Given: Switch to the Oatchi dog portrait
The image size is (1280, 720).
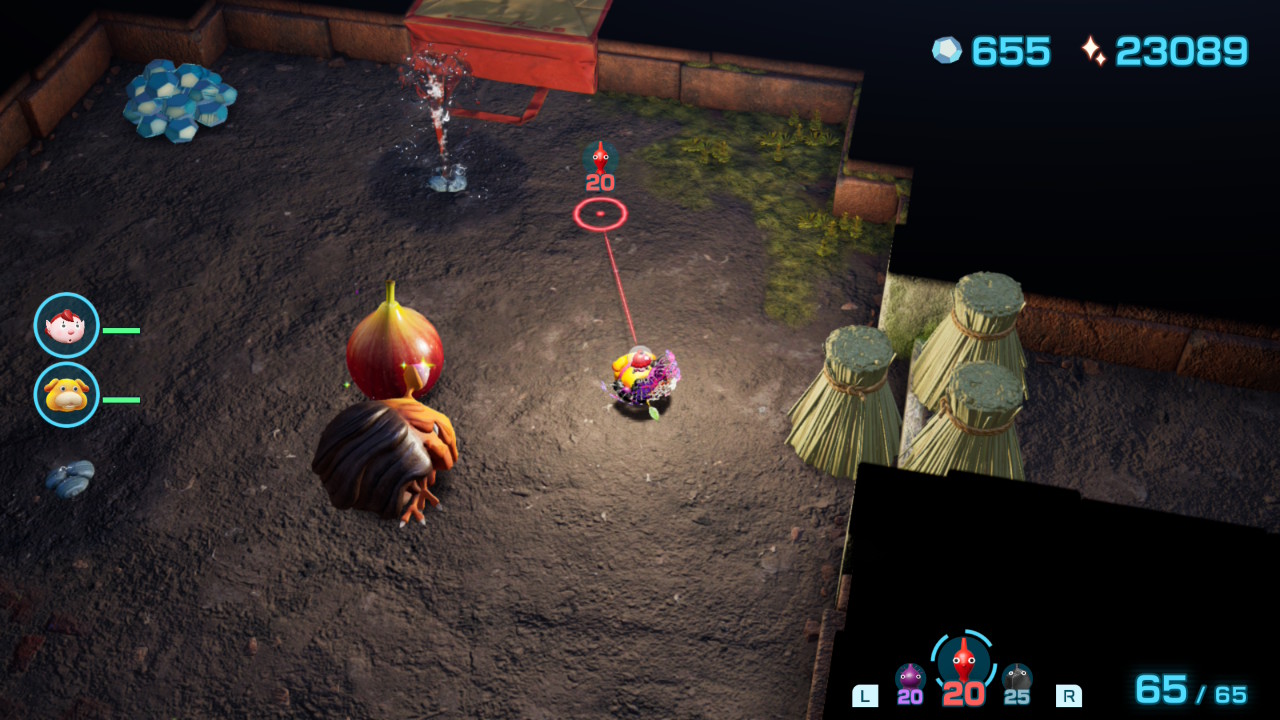Looking at the screenshot, I should (67, 395).
